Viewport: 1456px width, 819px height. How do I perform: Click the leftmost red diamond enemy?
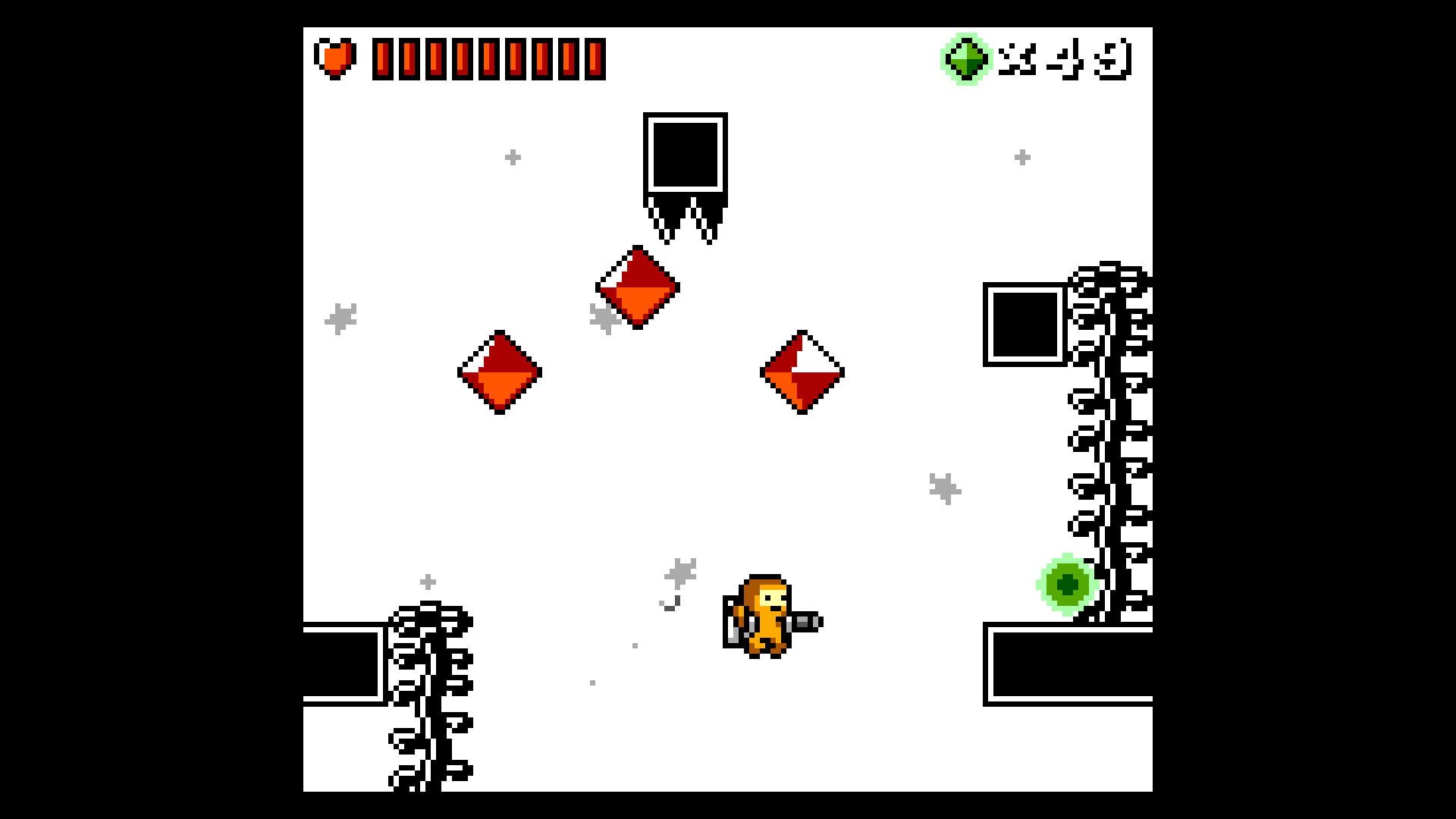pos(500,373)
